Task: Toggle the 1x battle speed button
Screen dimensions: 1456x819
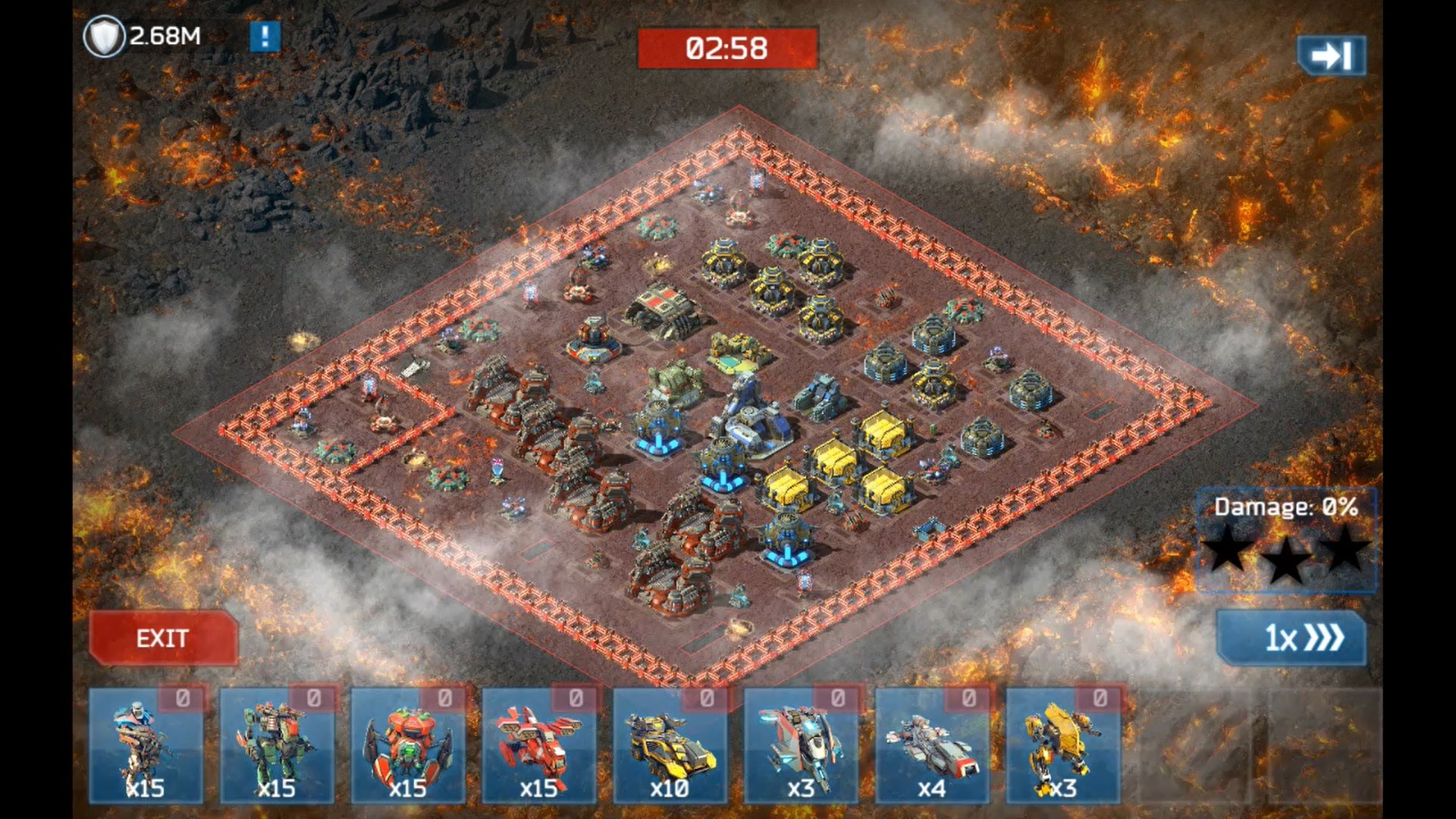Action: pyautogui.click(x=1291, y=639)
